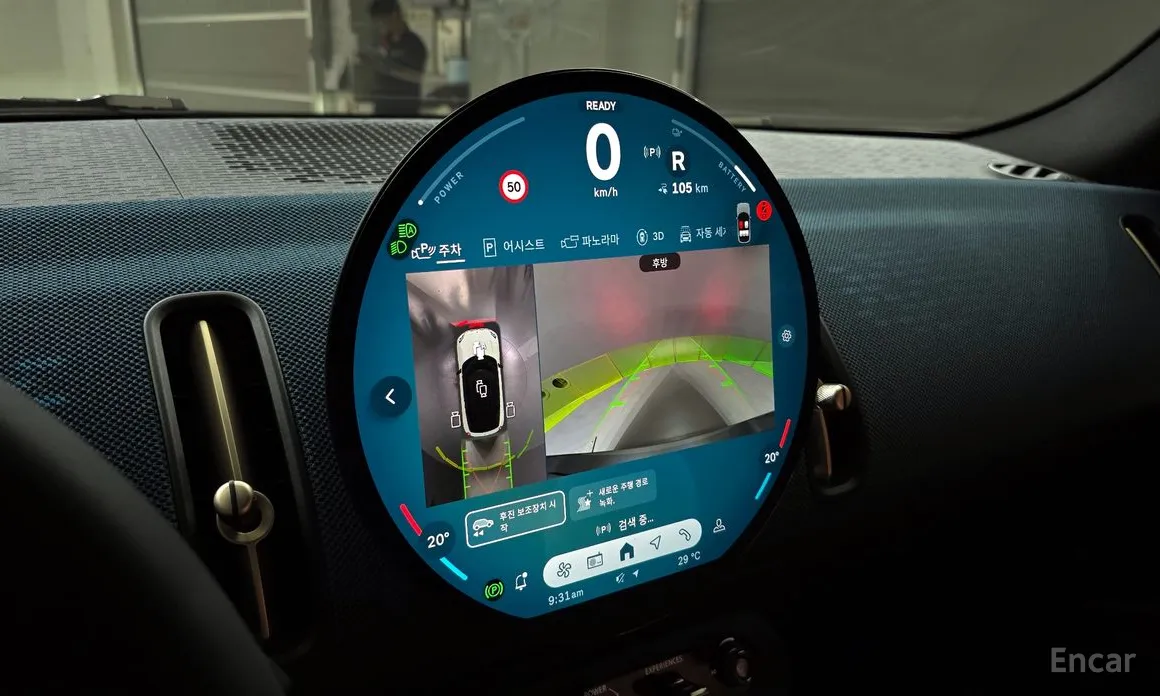
Task: Adjust the left 20° temperature control
Action: (438, 539)
